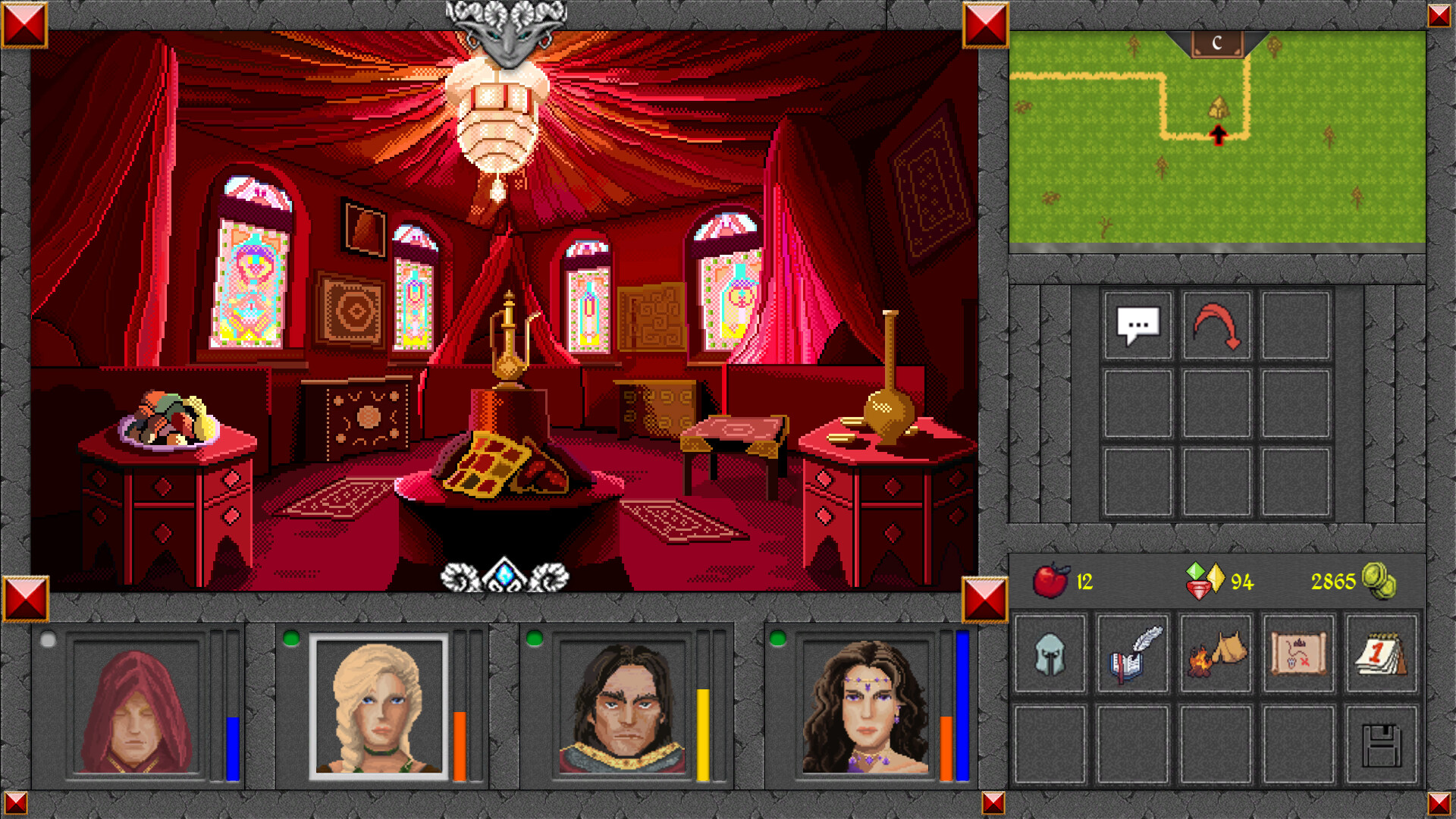Toggle the purple-crowned woman's green status light

click(x=777, y=639)
